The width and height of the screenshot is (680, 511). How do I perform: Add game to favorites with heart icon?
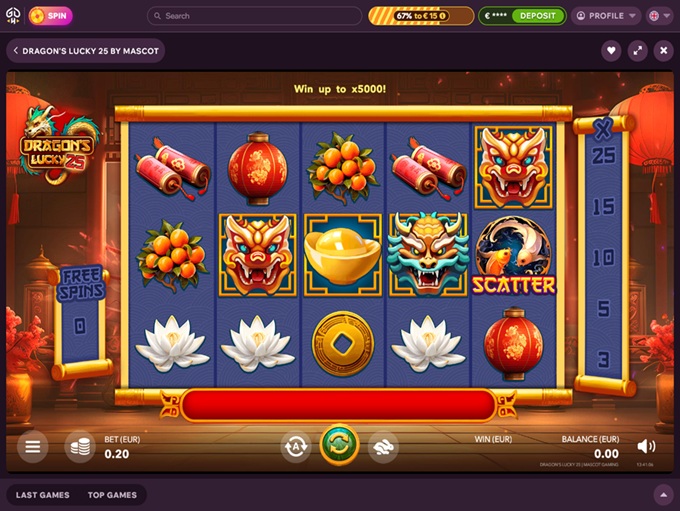(611, 51)
